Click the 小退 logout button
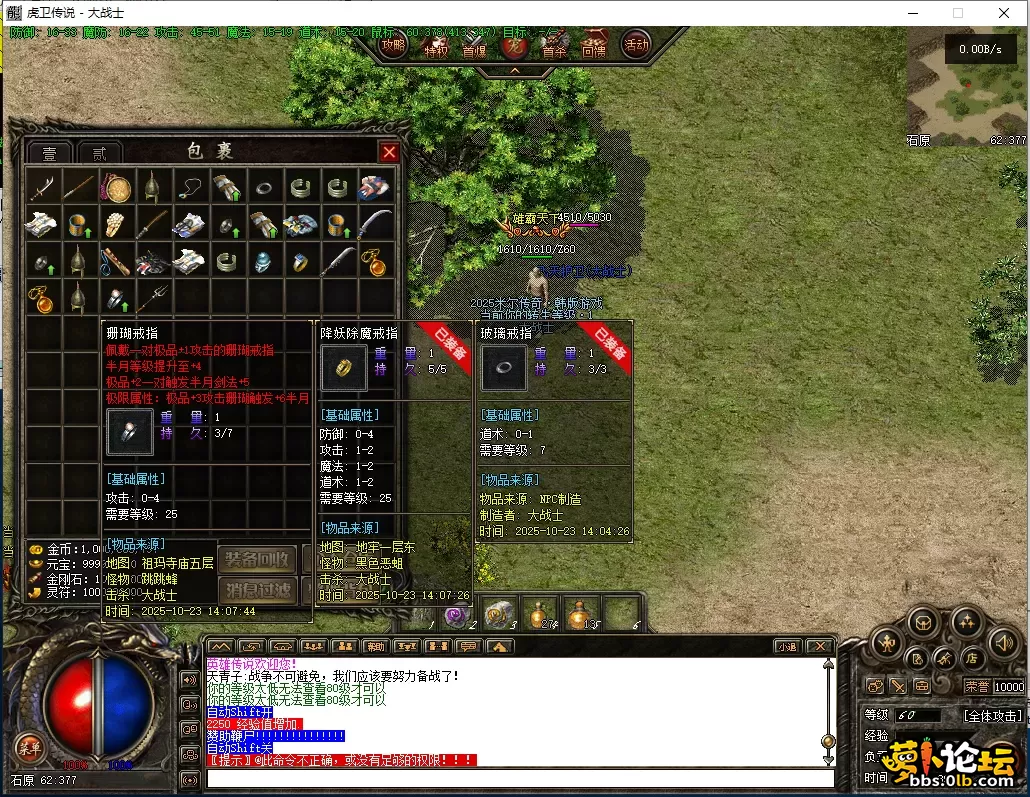This screenshot has width=1030, height=797. click(786, 646)
